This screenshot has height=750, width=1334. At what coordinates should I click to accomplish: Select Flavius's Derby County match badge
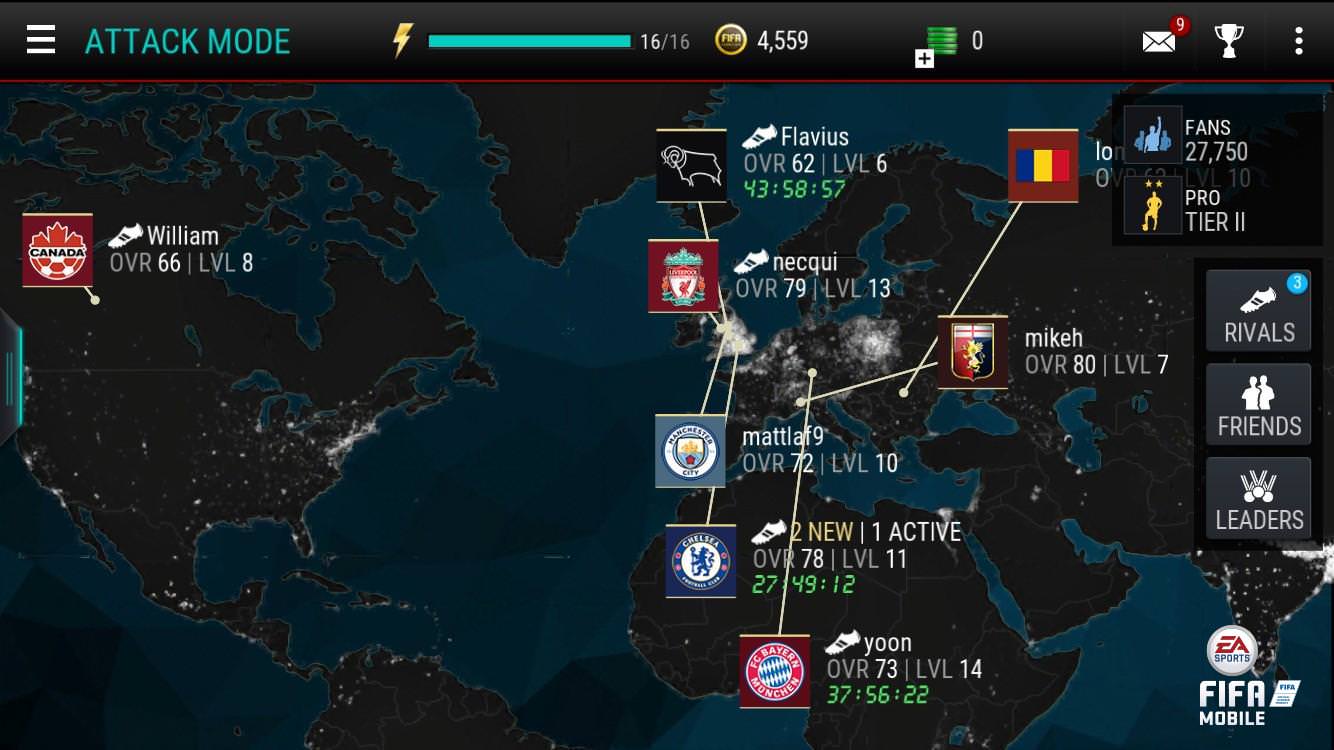(690, 165)
